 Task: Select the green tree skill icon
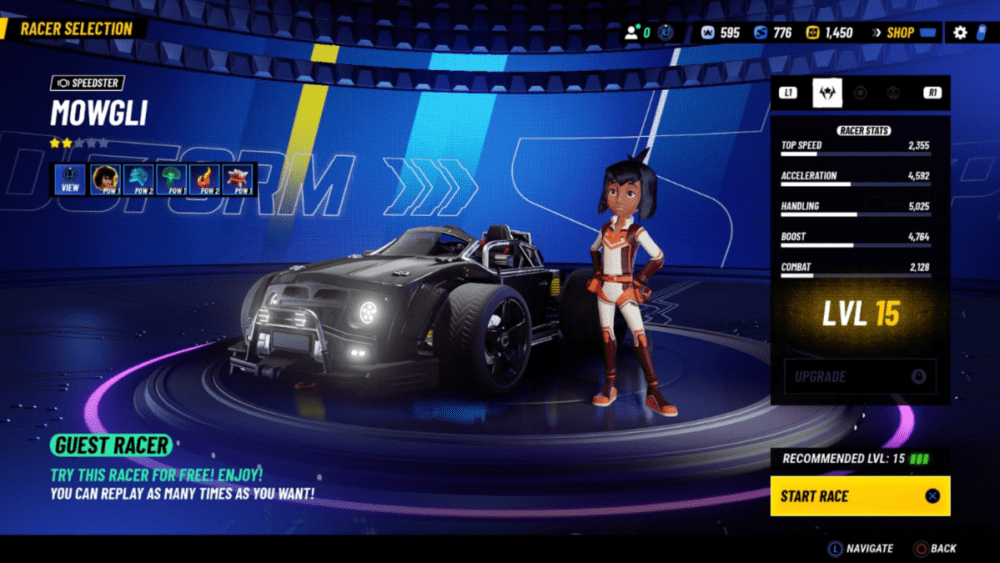[173, 180]
